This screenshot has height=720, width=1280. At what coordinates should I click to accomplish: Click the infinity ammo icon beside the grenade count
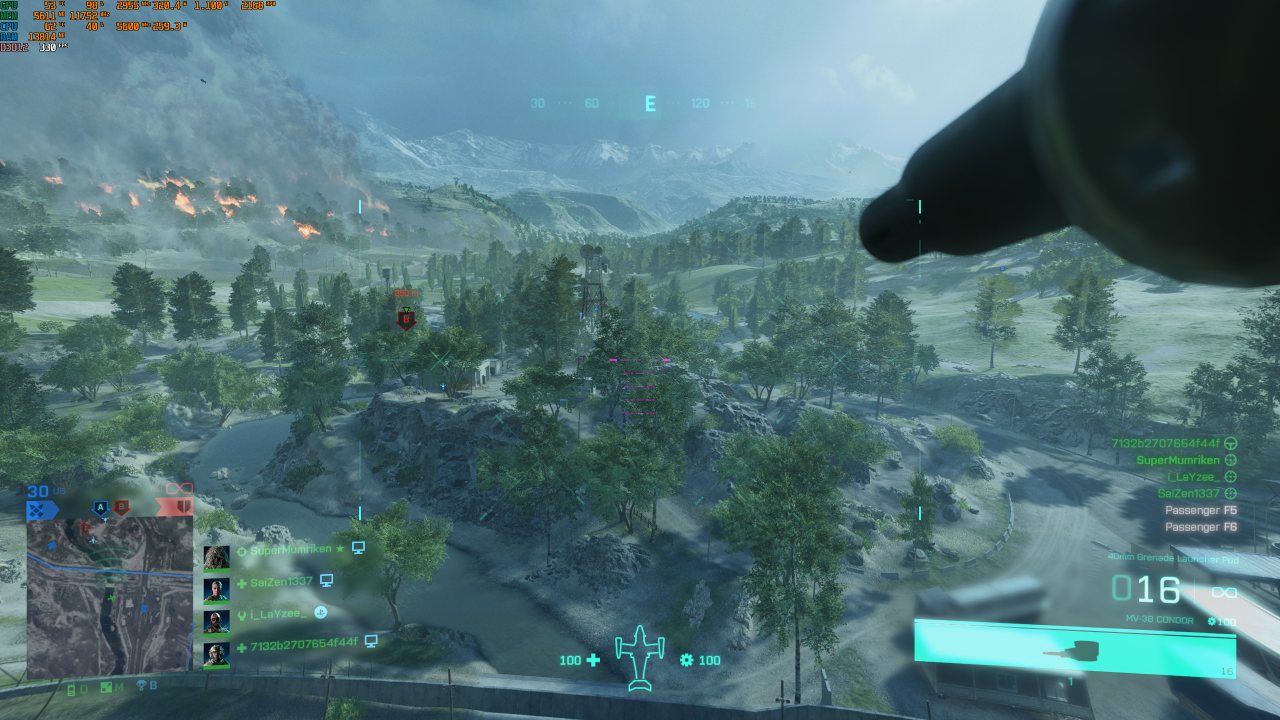click(x=1225, y=591)
